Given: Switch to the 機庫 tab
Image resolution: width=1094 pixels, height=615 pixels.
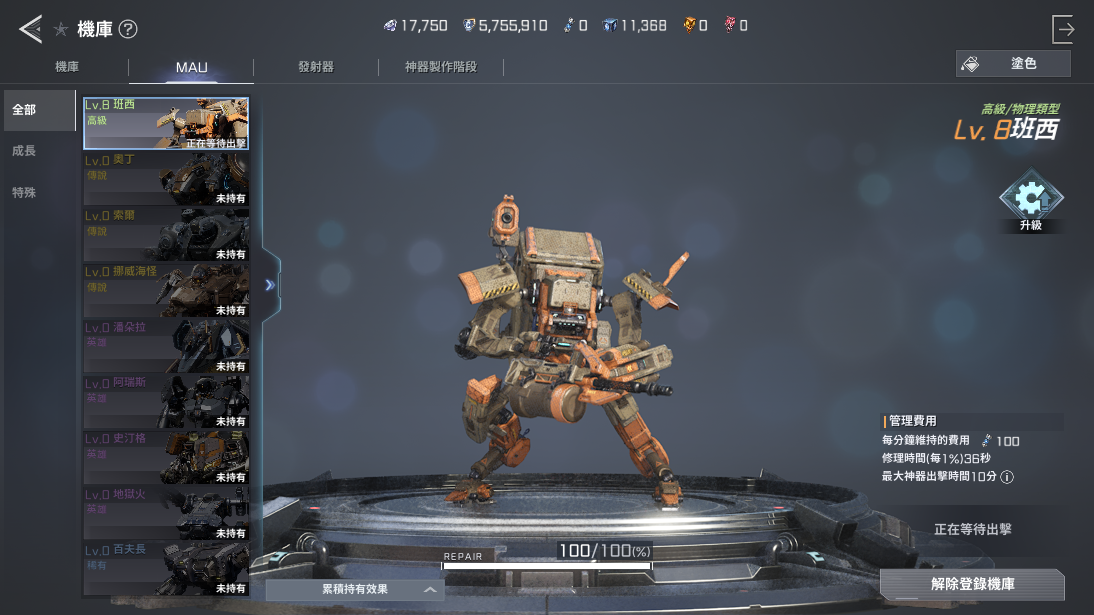Looking at the screenshot, I should coord(67,67).
